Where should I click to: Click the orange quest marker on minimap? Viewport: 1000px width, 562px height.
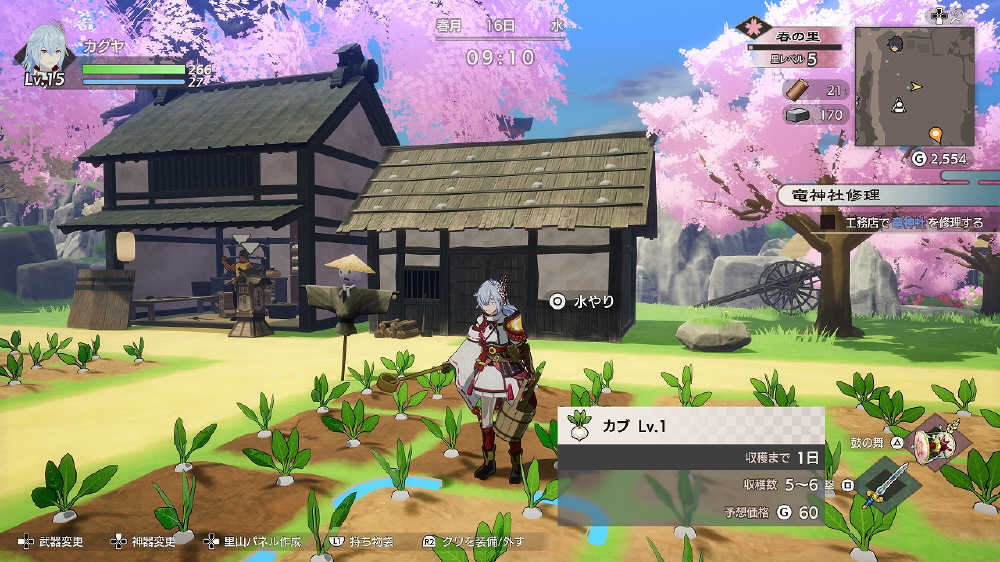pyautogui.click(x=935, y=133)
